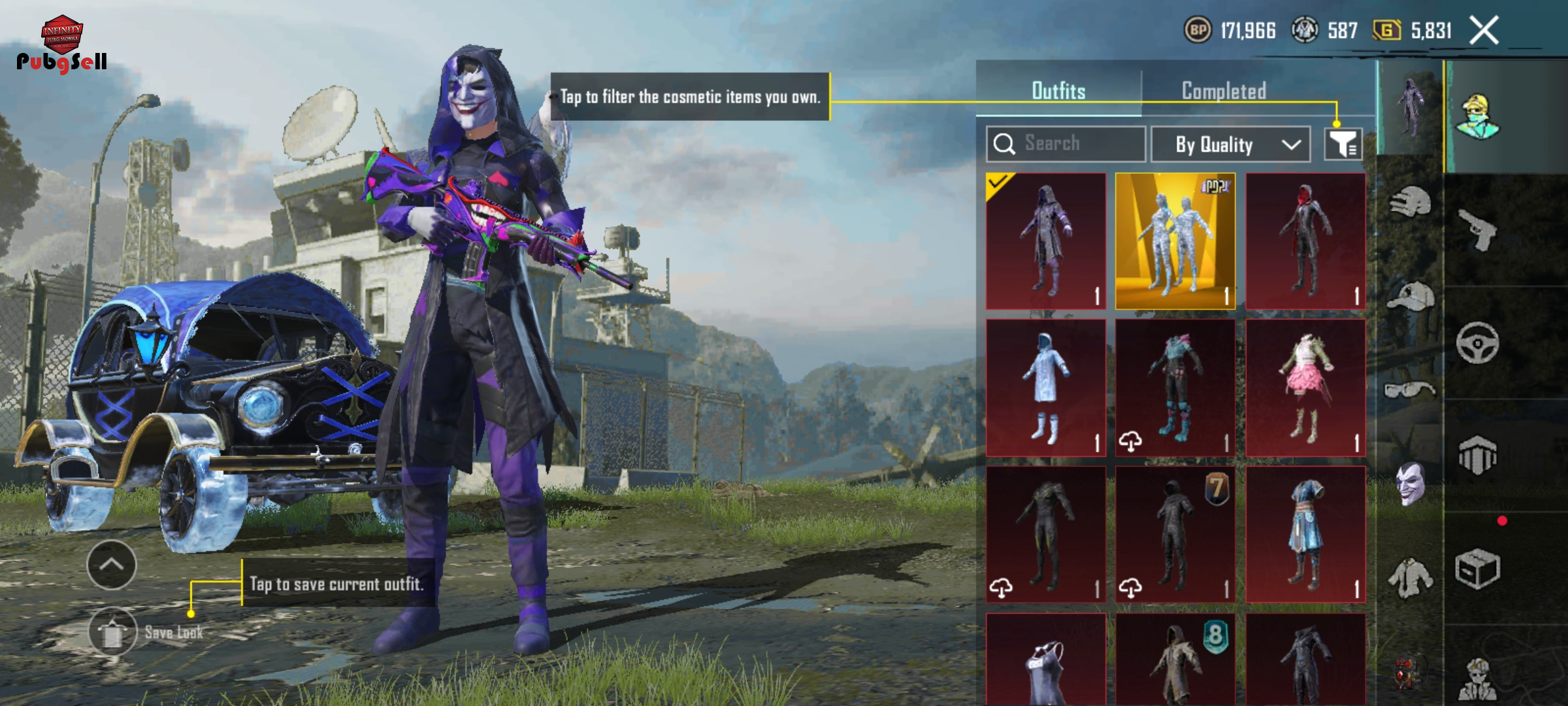Choose the red-hooded dark outfit
The image size is (1568, 706).
[x=1305, y=241]
